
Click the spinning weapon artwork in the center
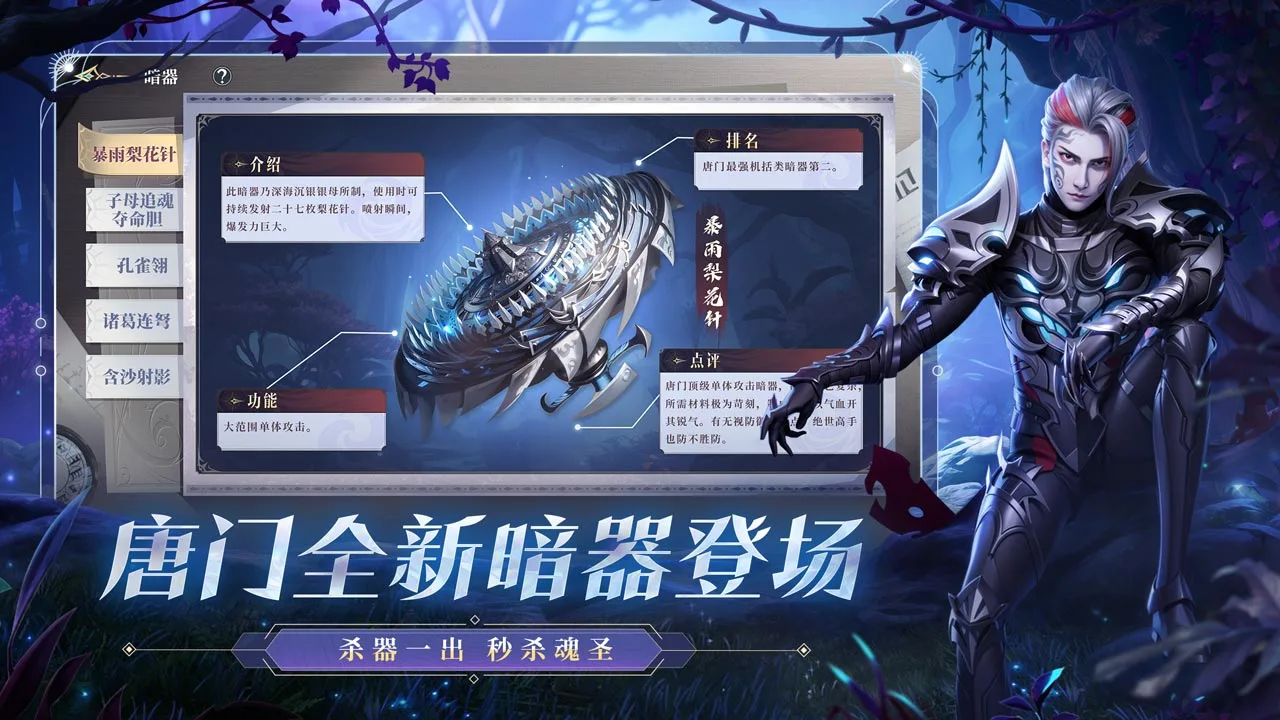point(540,290)
